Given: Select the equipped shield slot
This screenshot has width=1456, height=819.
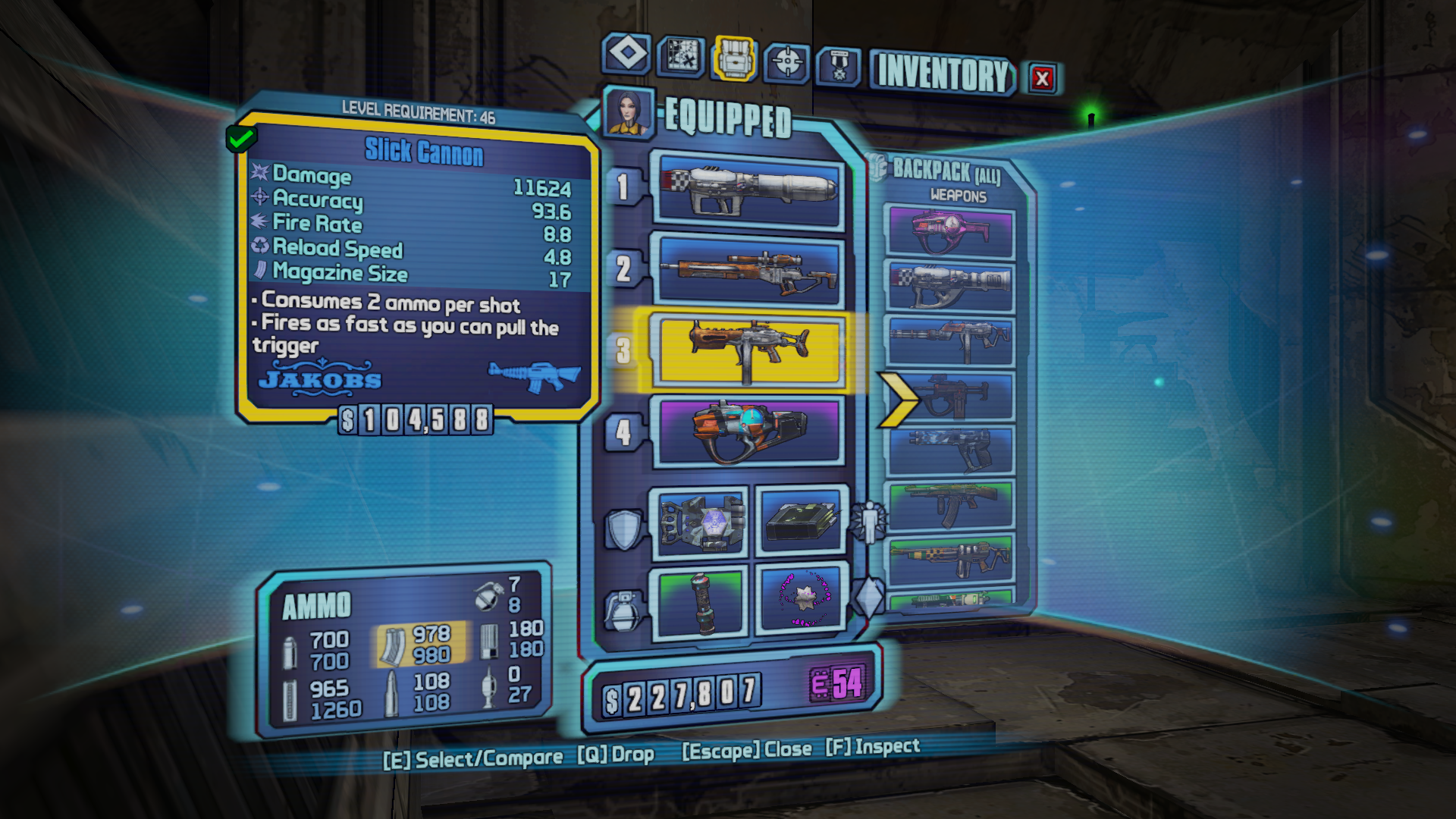Looking at the screenshot, I should [x=700, y=522].
